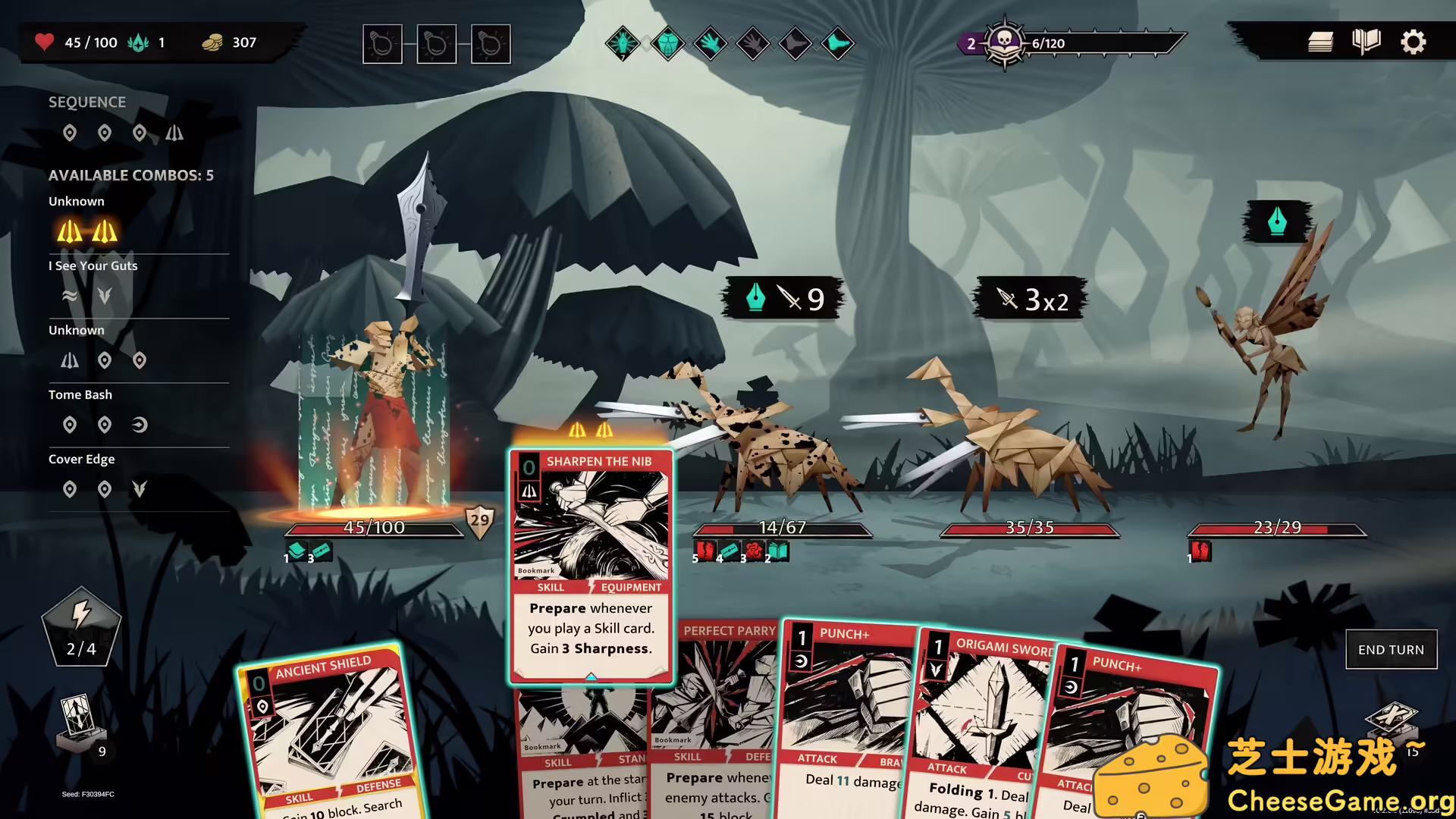Open the settings gear menu
1456x819 pixels.
pos(1413,42)
